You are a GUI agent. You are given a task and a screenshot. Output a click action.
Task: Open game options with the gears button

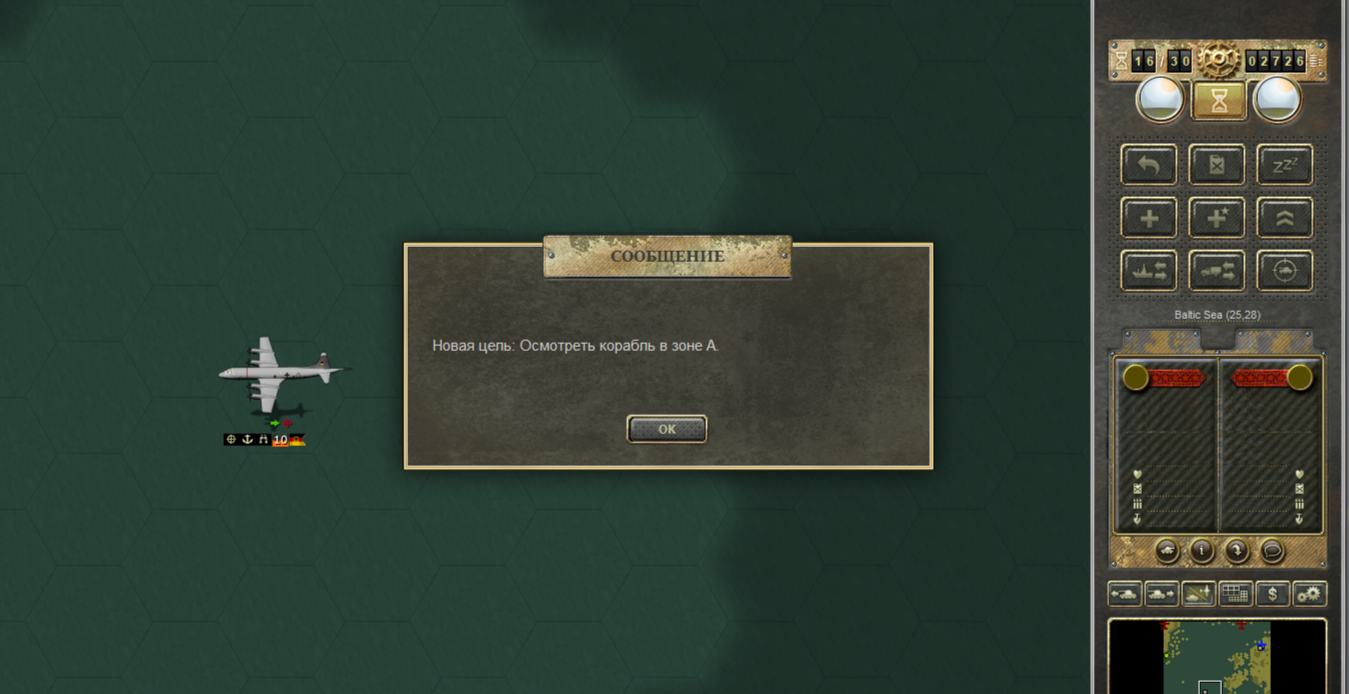pyautogui.click(x=1309, y=594)
